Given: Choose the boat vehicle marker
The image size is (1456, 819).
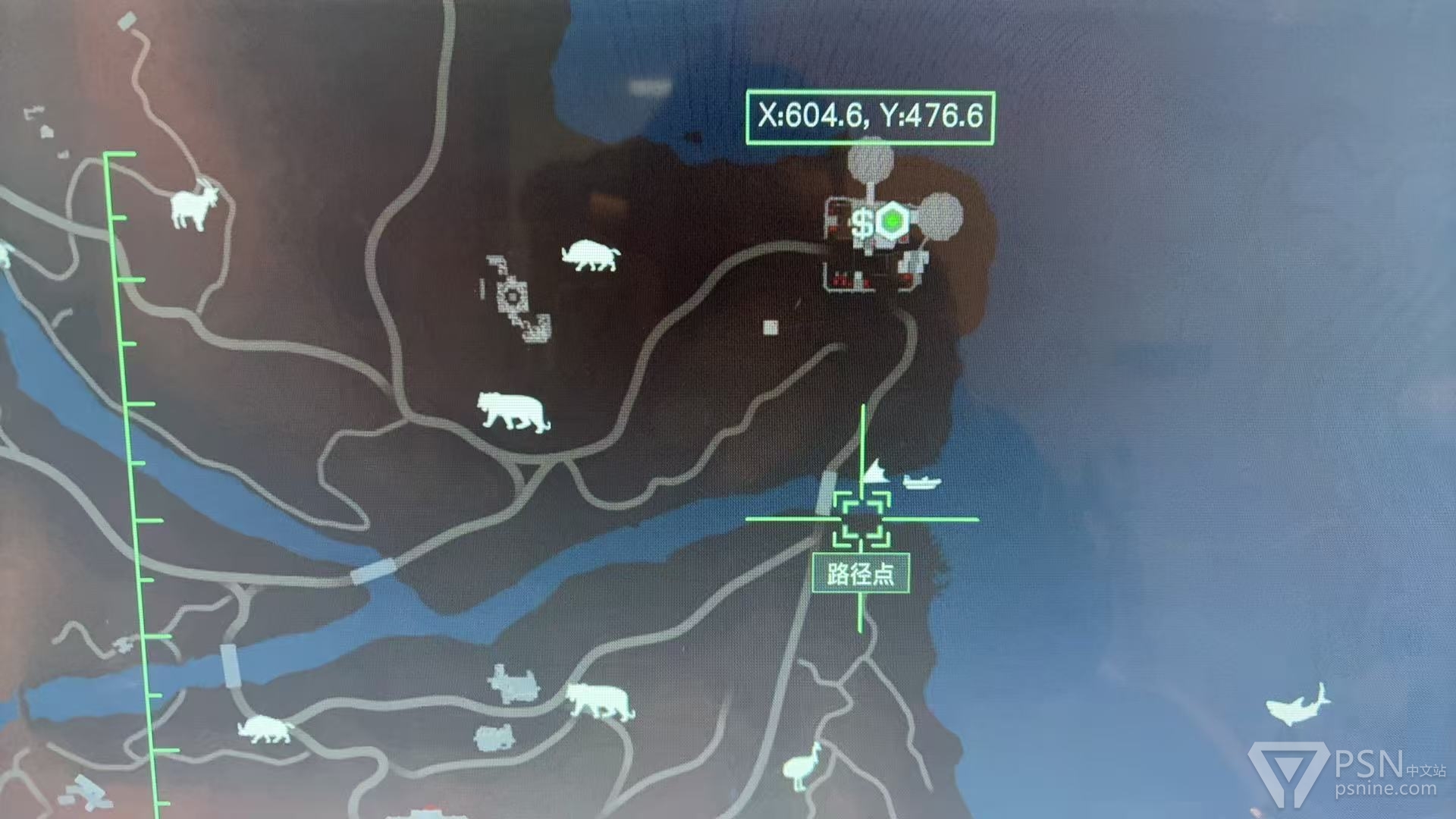Looking at the screenshot, I should pos(922,482).
